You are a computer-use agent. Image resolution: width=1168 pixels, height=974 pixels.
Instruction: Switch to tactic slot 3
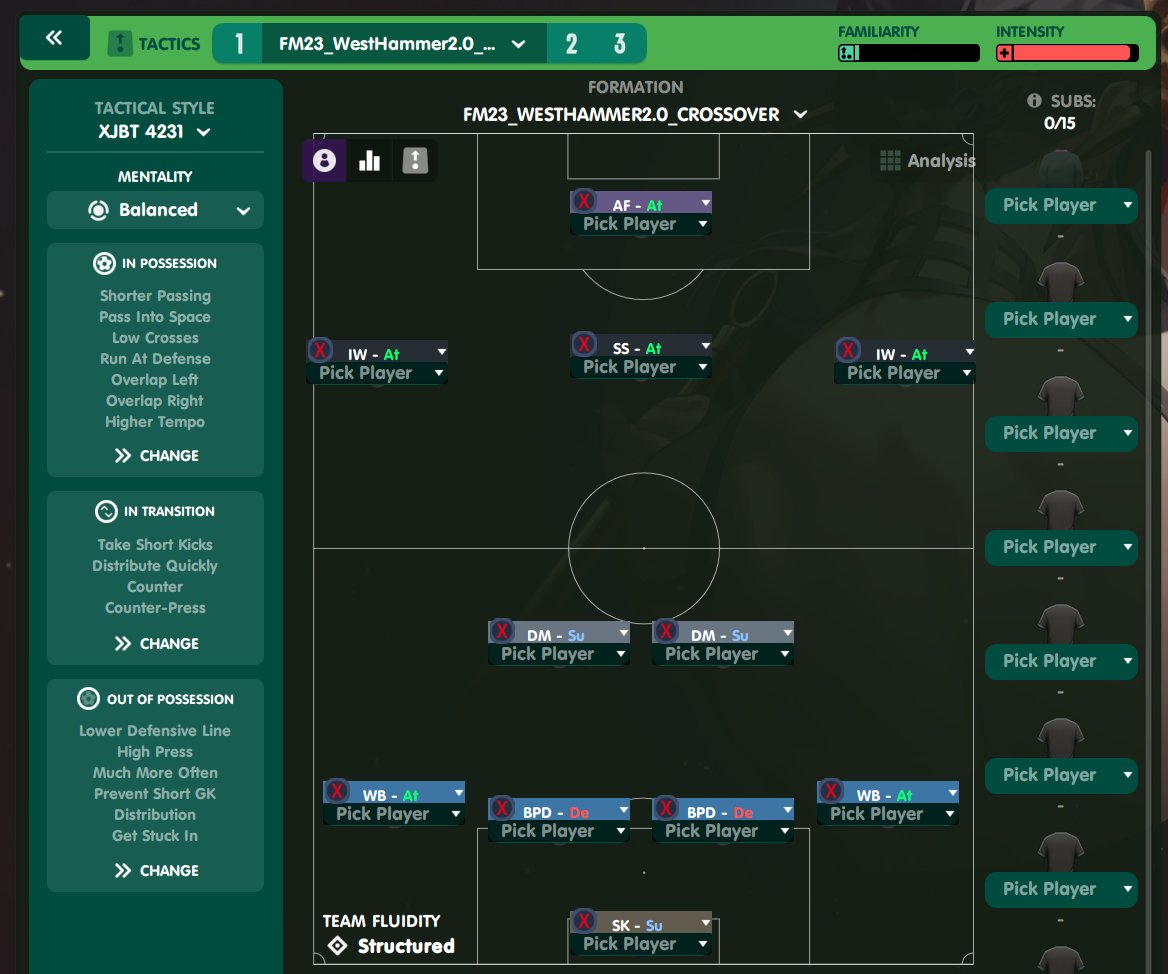620,44
